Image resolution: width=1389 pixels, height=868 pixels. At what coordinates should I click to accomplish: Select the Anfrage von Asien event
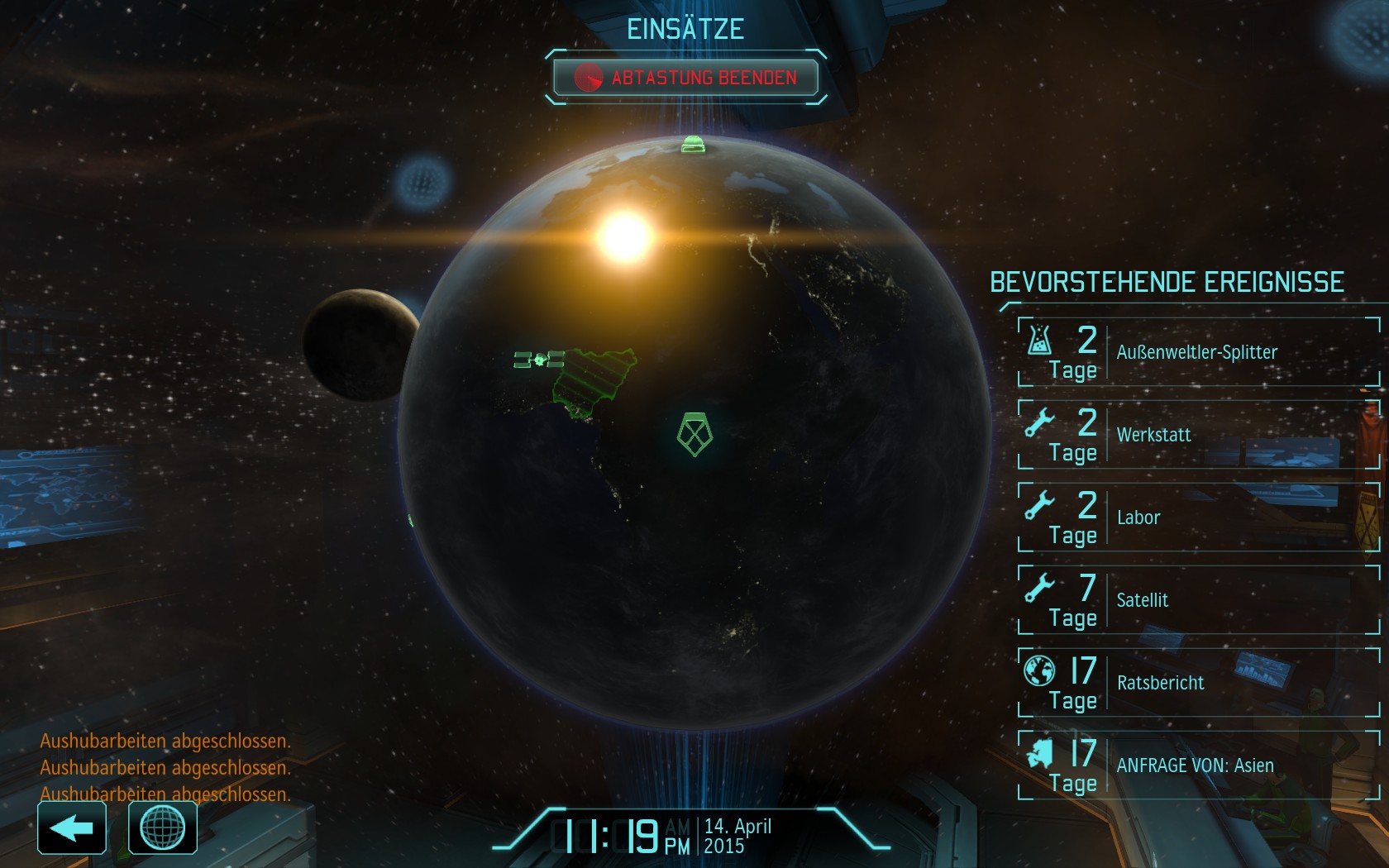tap(1199, 765)
